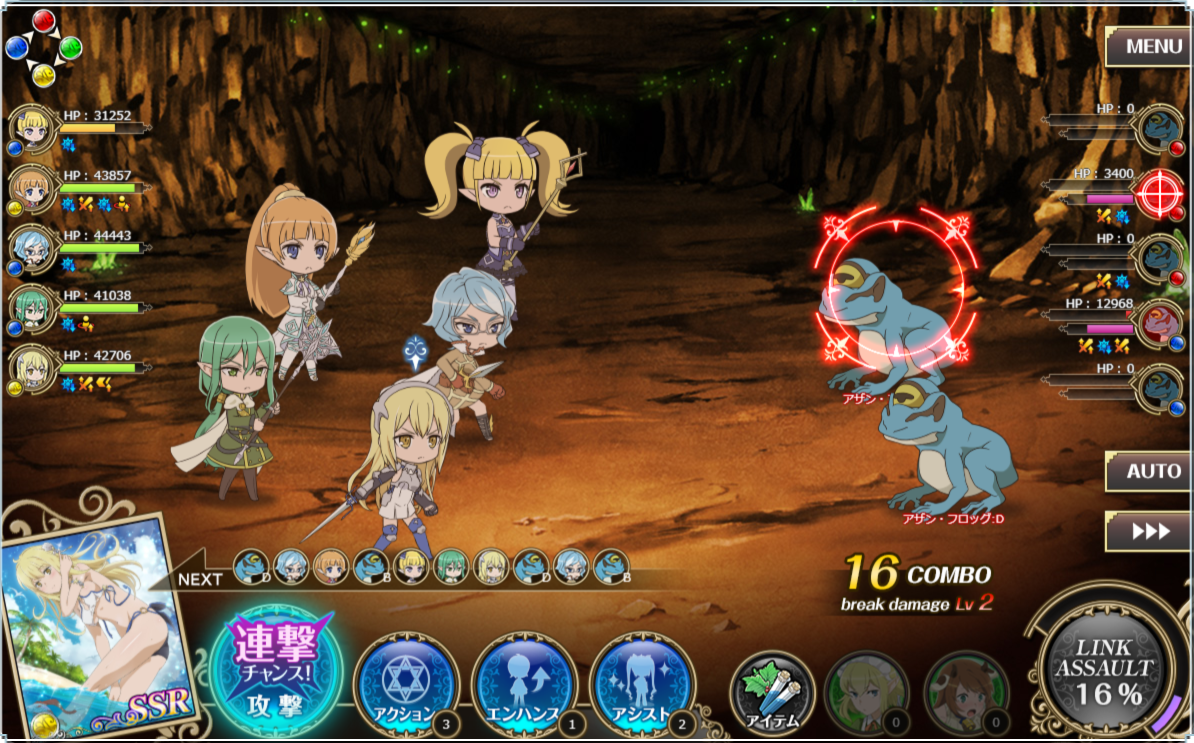Launch the 攻撃 chain attack button

click(275, 668)
